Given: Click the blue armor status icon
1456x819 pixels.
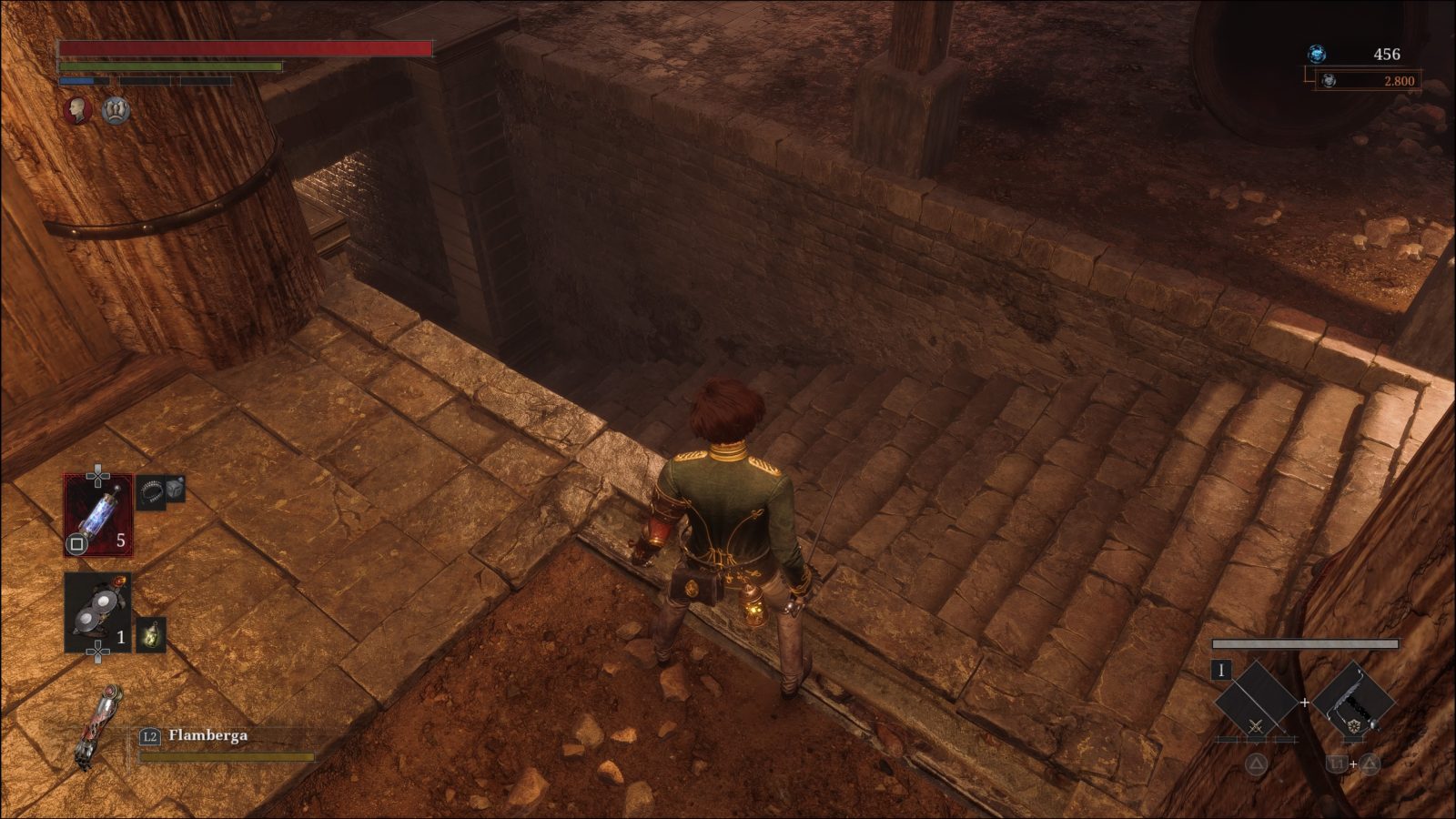Looking at the screenshot, I should [x=116, y=111].
